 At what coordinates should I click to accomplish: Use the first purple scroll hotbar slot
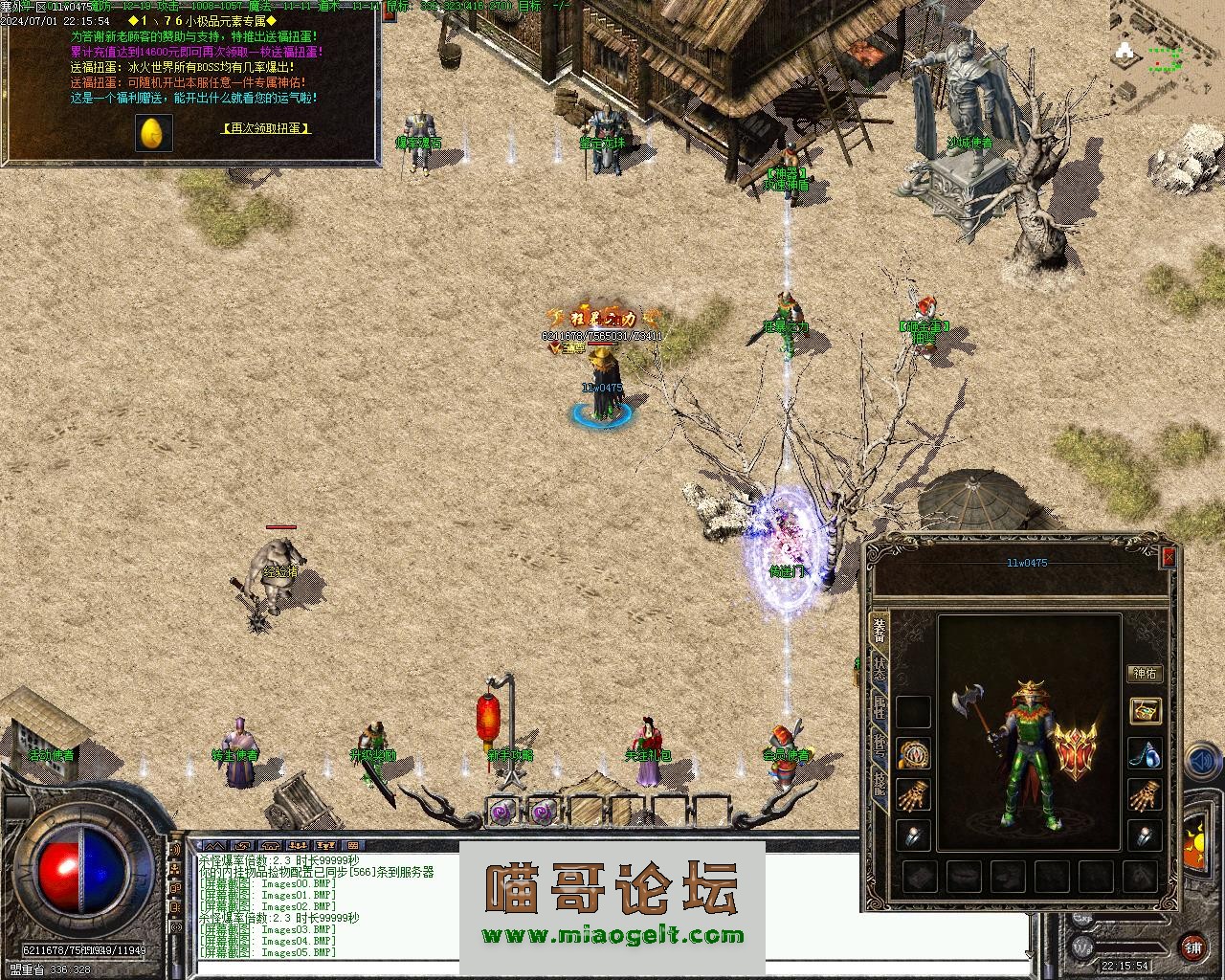501,812
